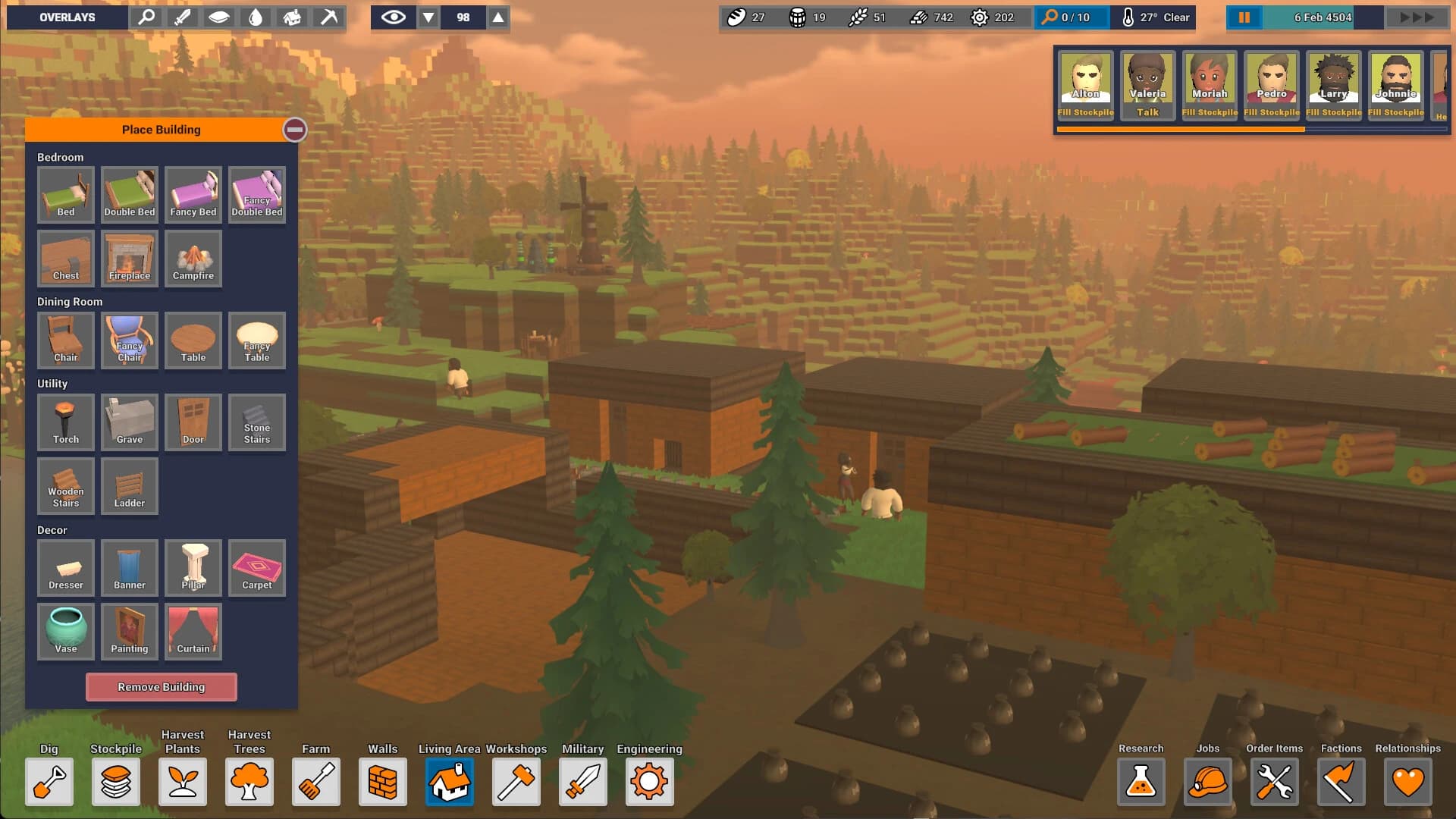
Task: Collapse the Place Building panel
Action: point(295,130)
